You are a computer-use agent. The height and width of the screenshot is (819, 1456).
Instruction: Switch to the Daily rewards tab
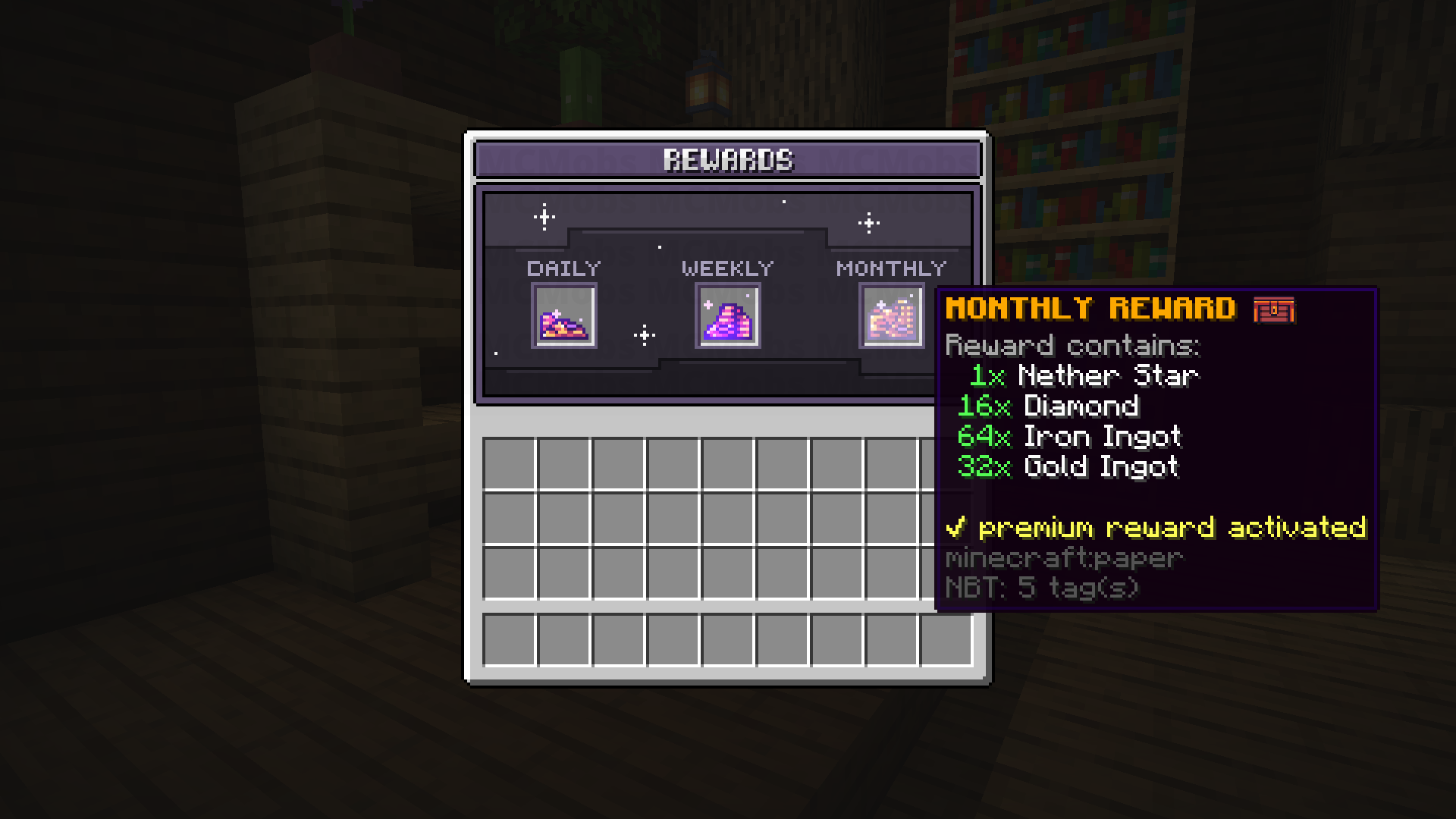[x=564, y=267]
